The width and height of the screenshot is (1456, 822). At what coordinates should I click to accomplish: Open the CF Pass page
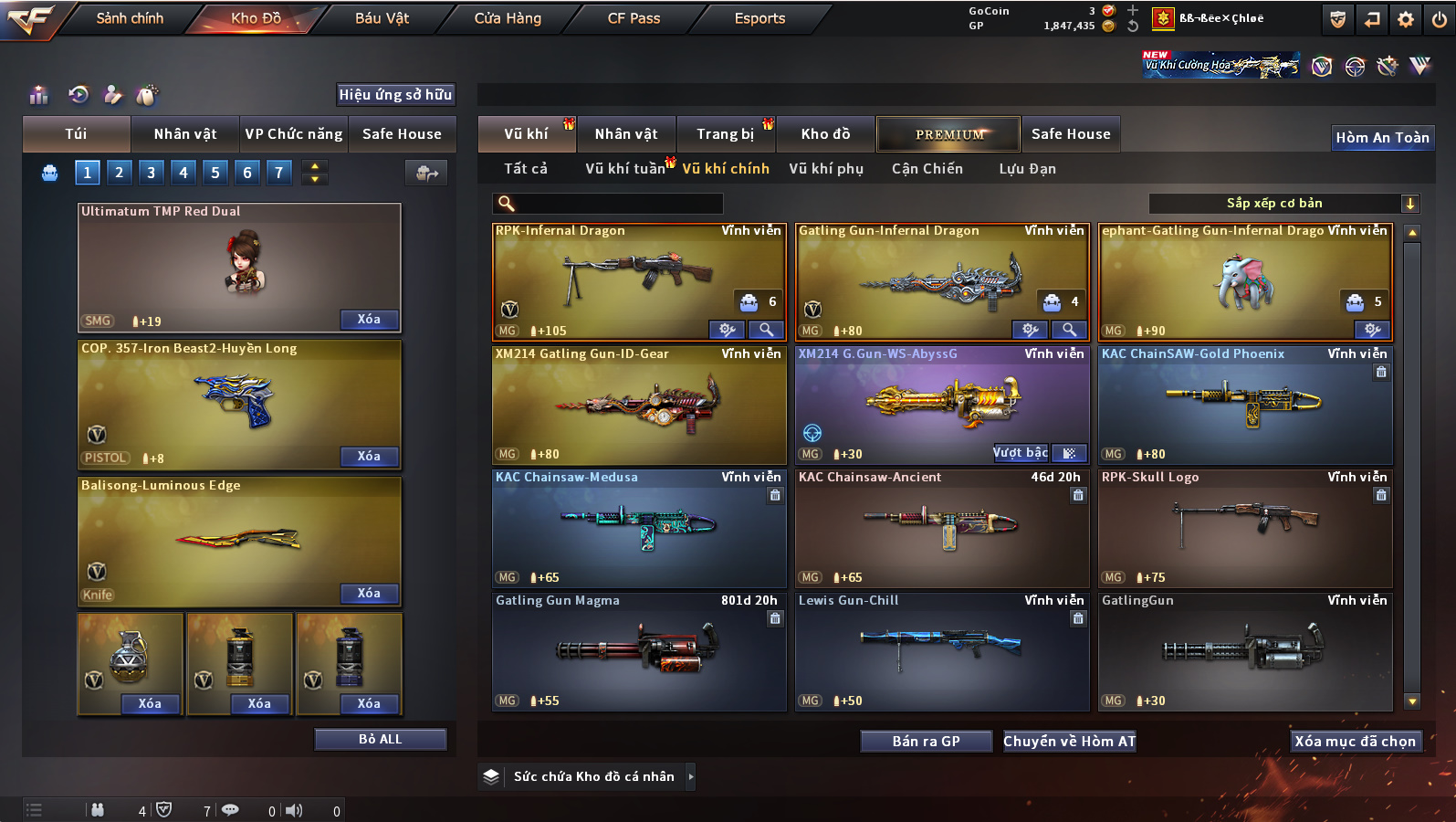(x=634, y=18)
